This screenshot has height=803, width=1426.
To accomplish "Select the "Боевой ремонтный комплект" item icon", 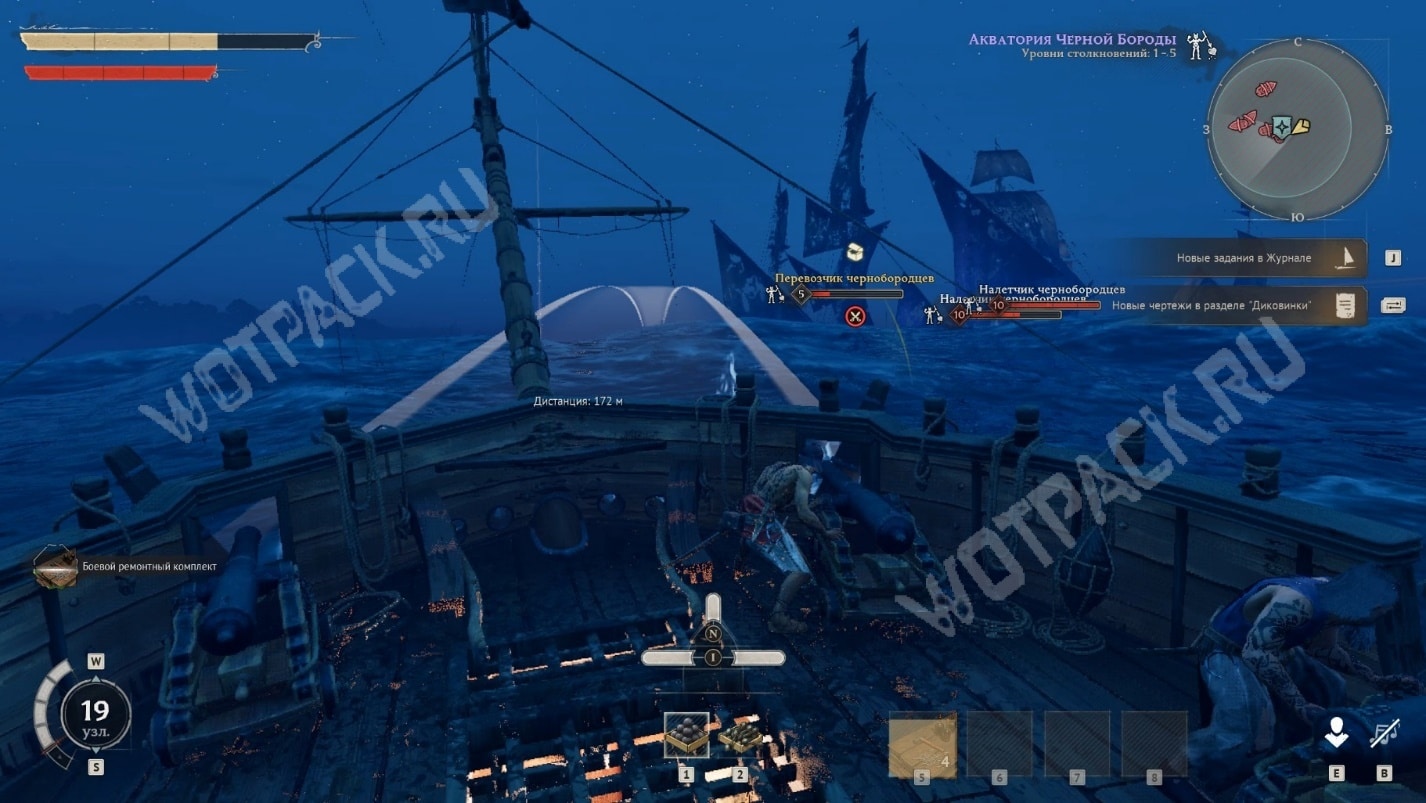I will pos(53,567).
